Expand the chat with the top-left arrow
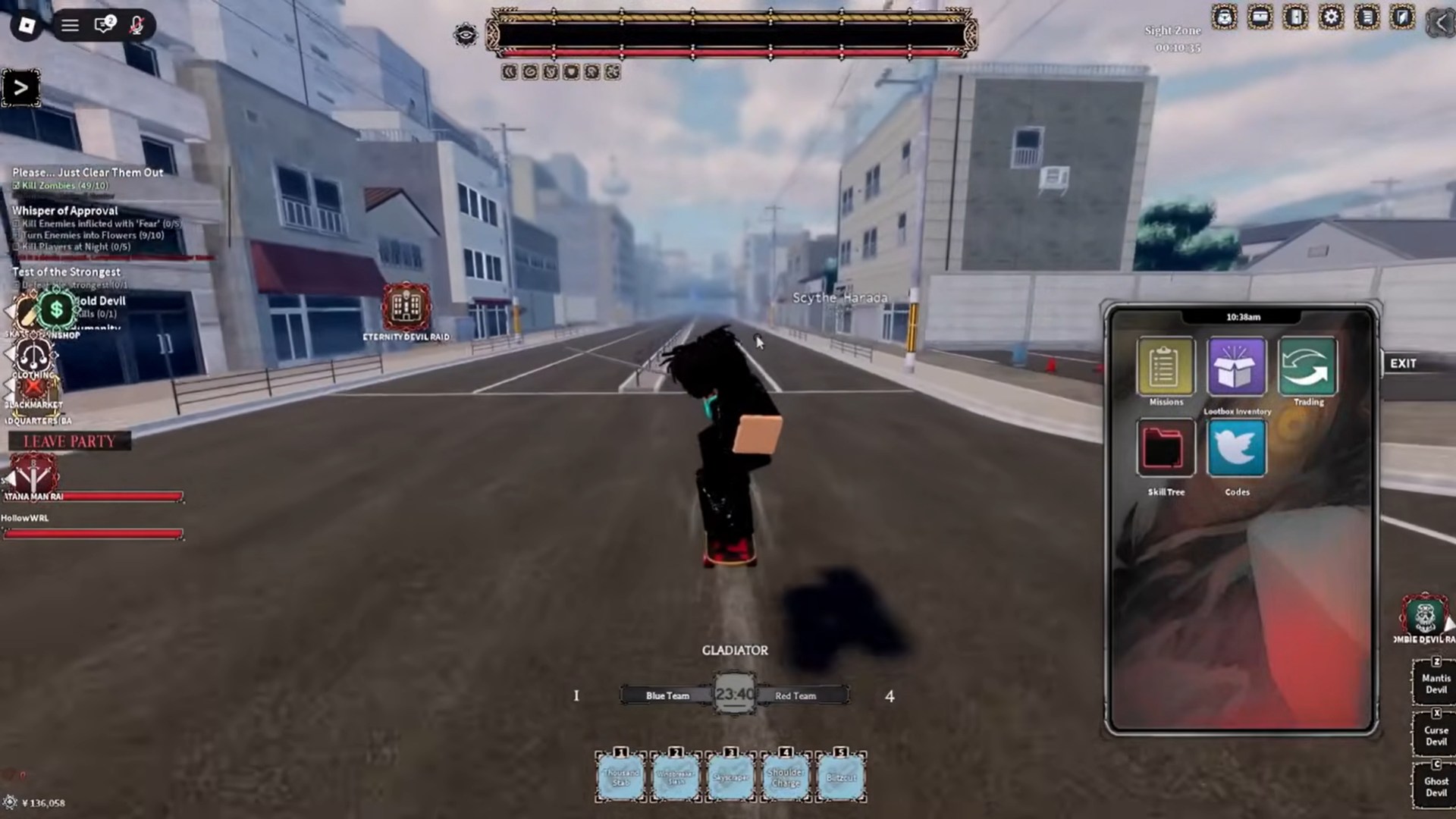Viewport: 1456px width, 819px height. click(20, 86)
